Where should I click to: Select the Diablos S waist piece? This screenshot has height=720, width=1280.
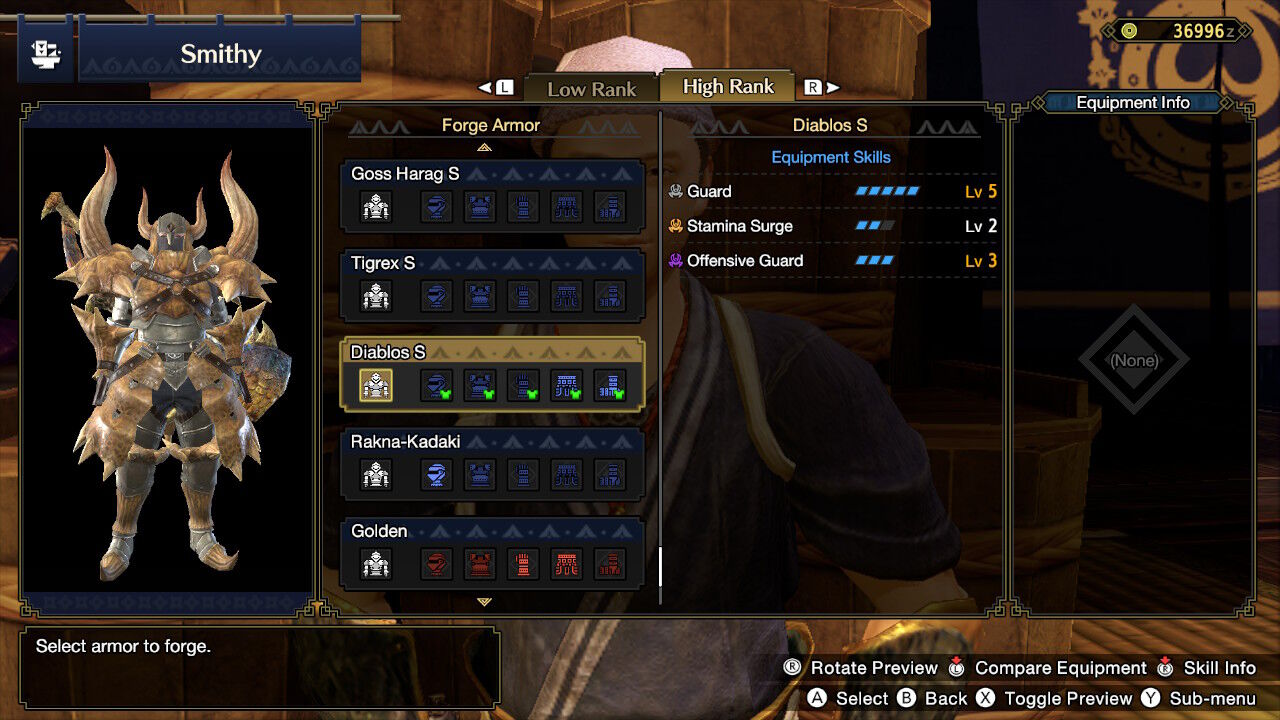(568, 385)
